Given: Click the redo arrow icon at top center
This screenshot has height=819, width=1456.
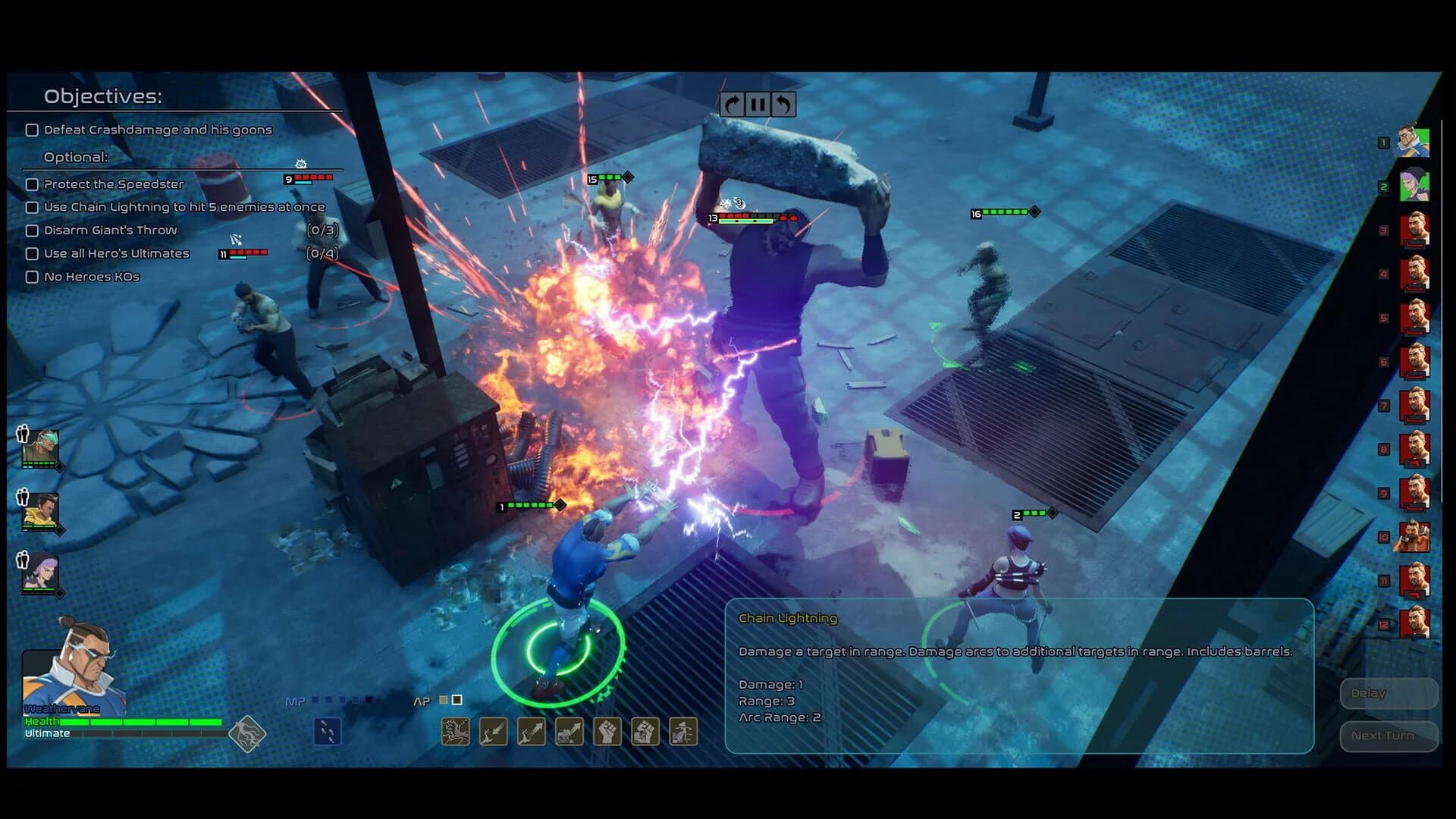Looking at the screenshot, I should pyautogui.click(x=731, y=104).
